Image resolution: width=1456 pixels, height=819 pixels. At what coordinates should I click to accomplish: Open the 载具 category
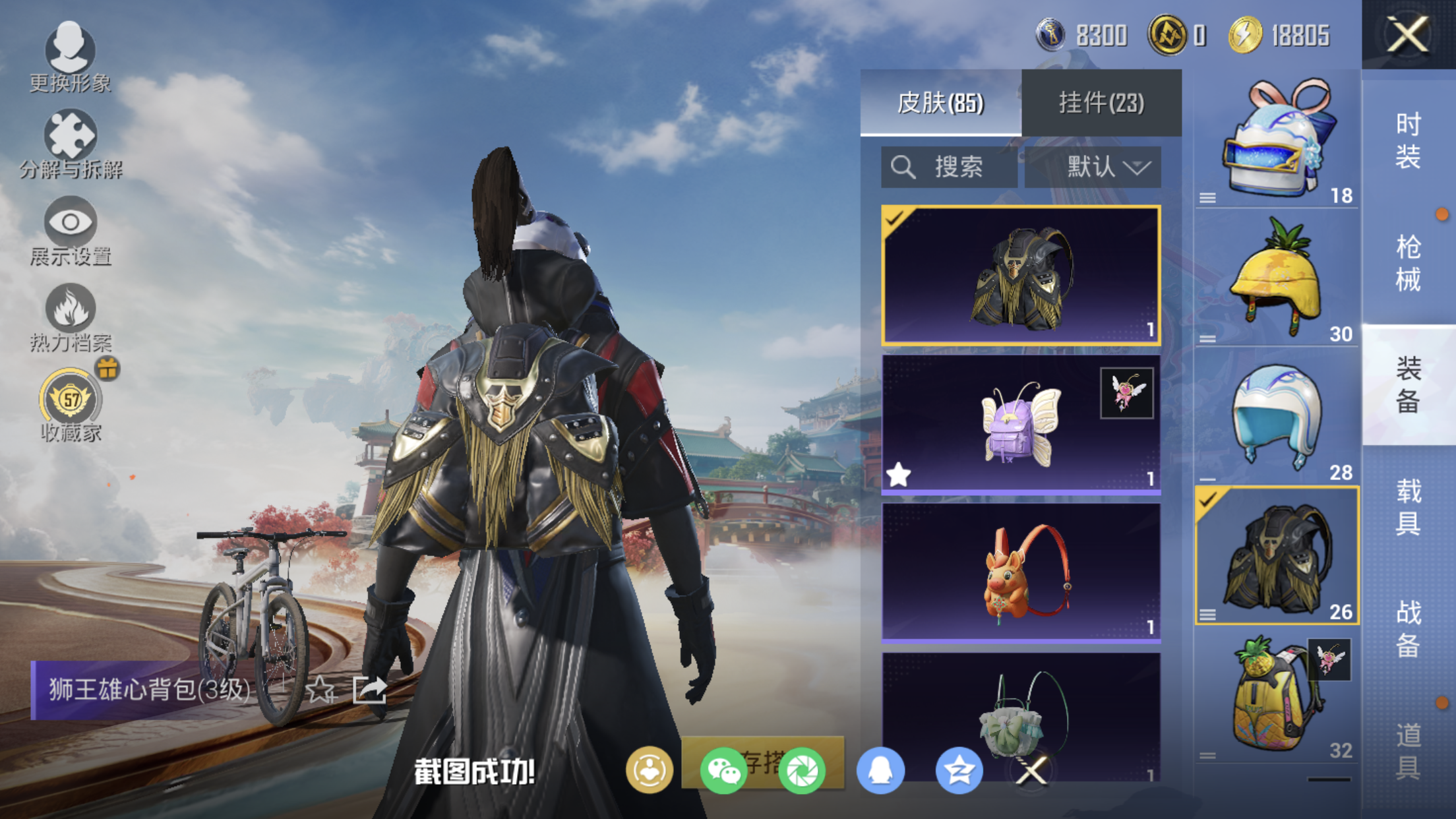(1408, 507)
